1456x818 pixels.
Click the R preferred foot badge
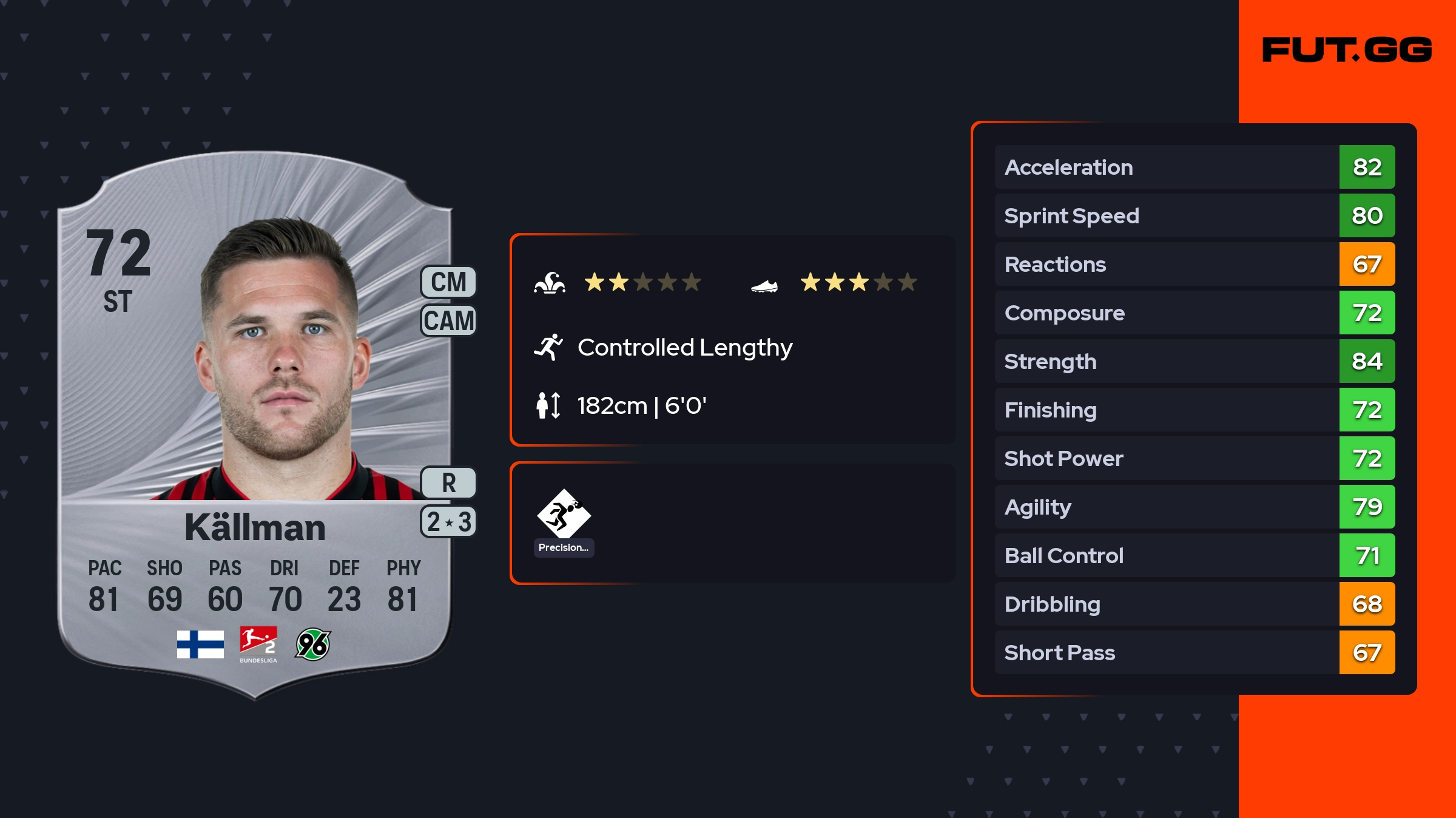448,483
